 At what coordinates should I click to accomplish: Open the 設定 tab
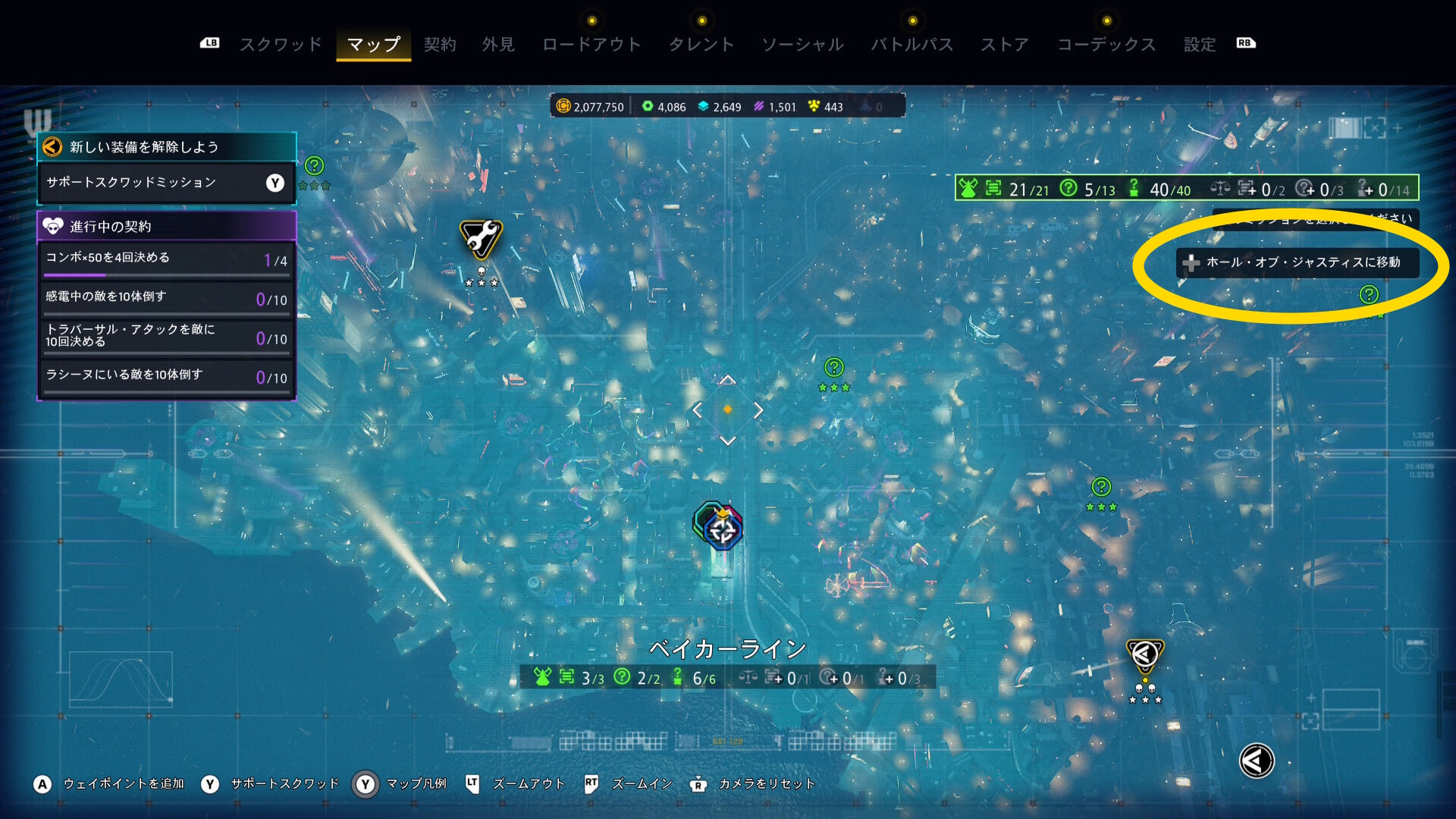[1200, 45]
